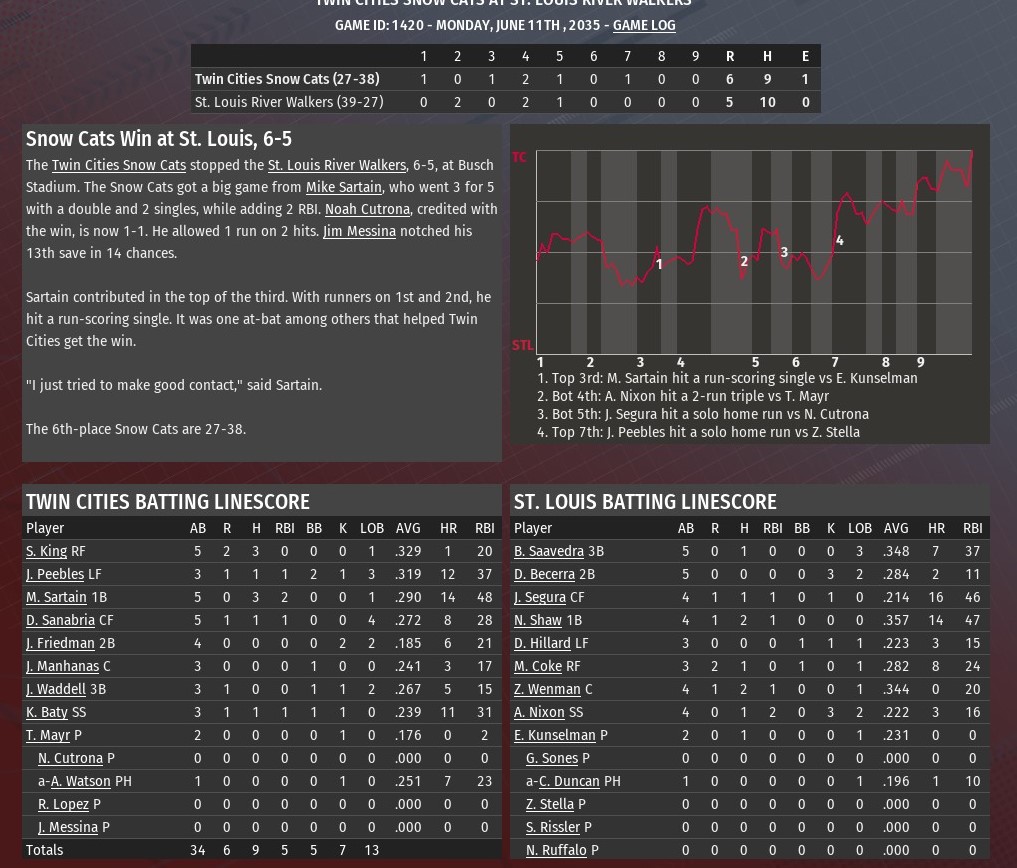1017x868 pixels.
Task: Open K. Baty's player page
Action: pos(47,712)
